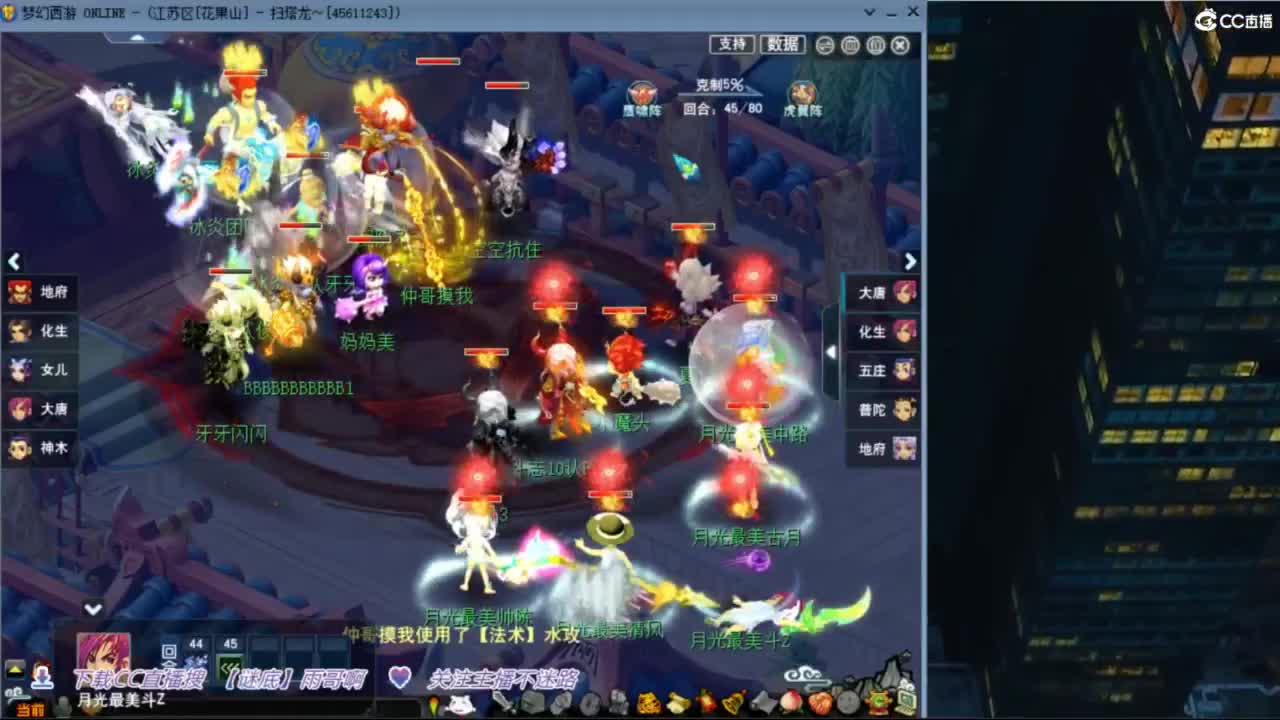Click the green treasure pot icon near toolbar end
1280x720 pixels.
point(879,702)
